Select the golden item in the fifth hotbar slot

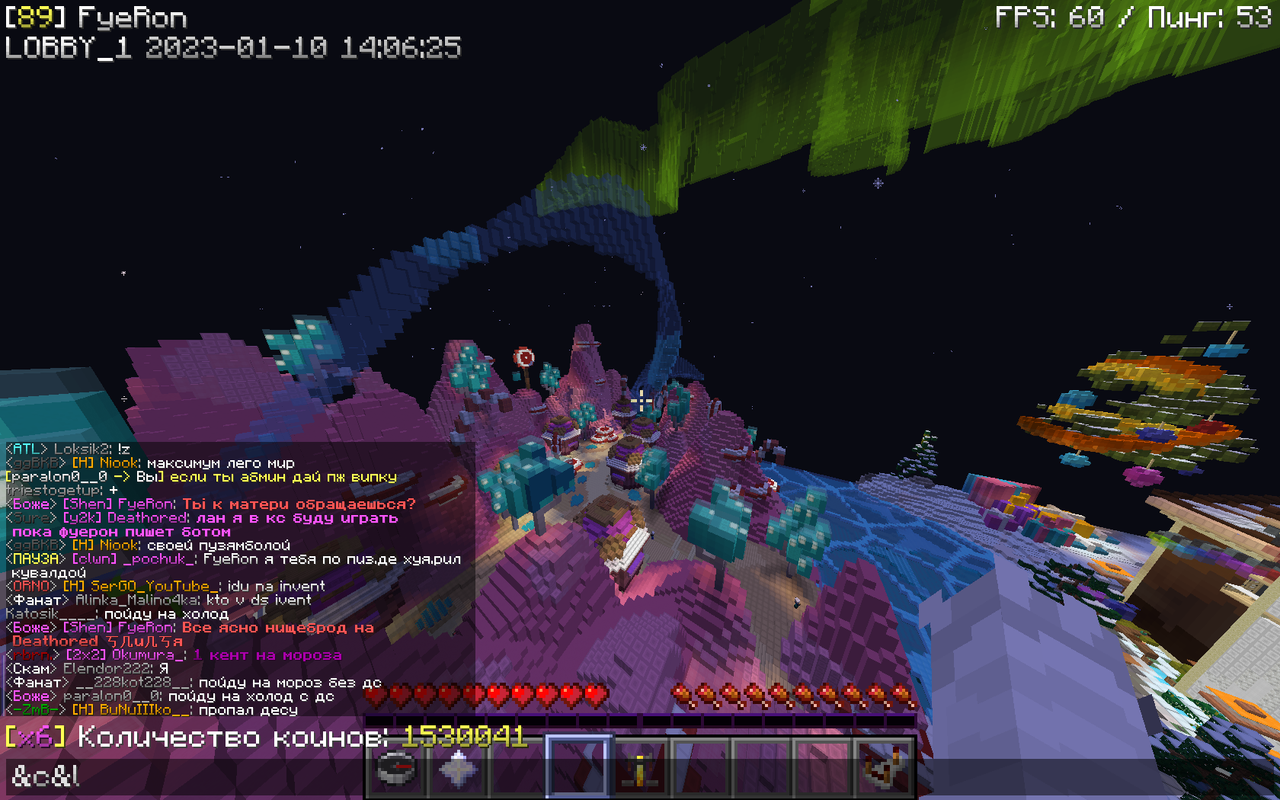coord(639,771)
